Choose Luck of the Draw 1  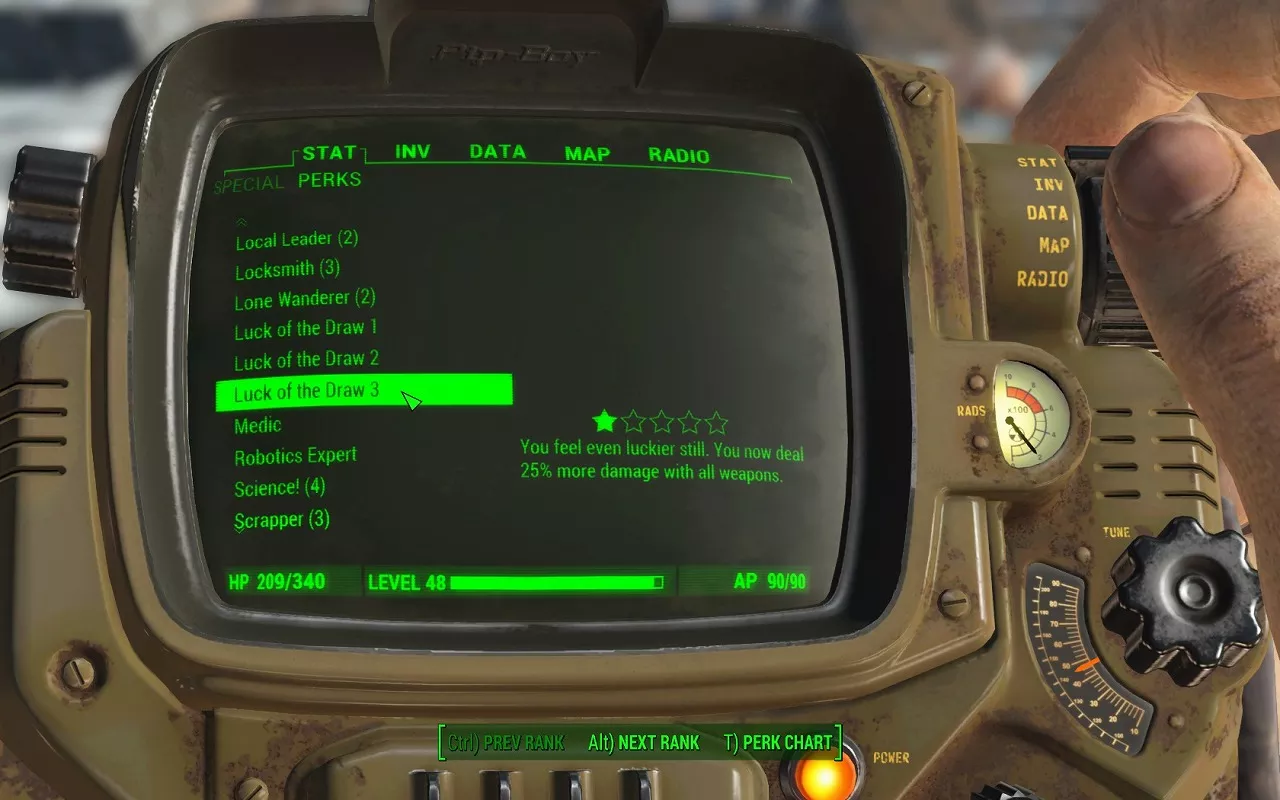pos(305,329)
